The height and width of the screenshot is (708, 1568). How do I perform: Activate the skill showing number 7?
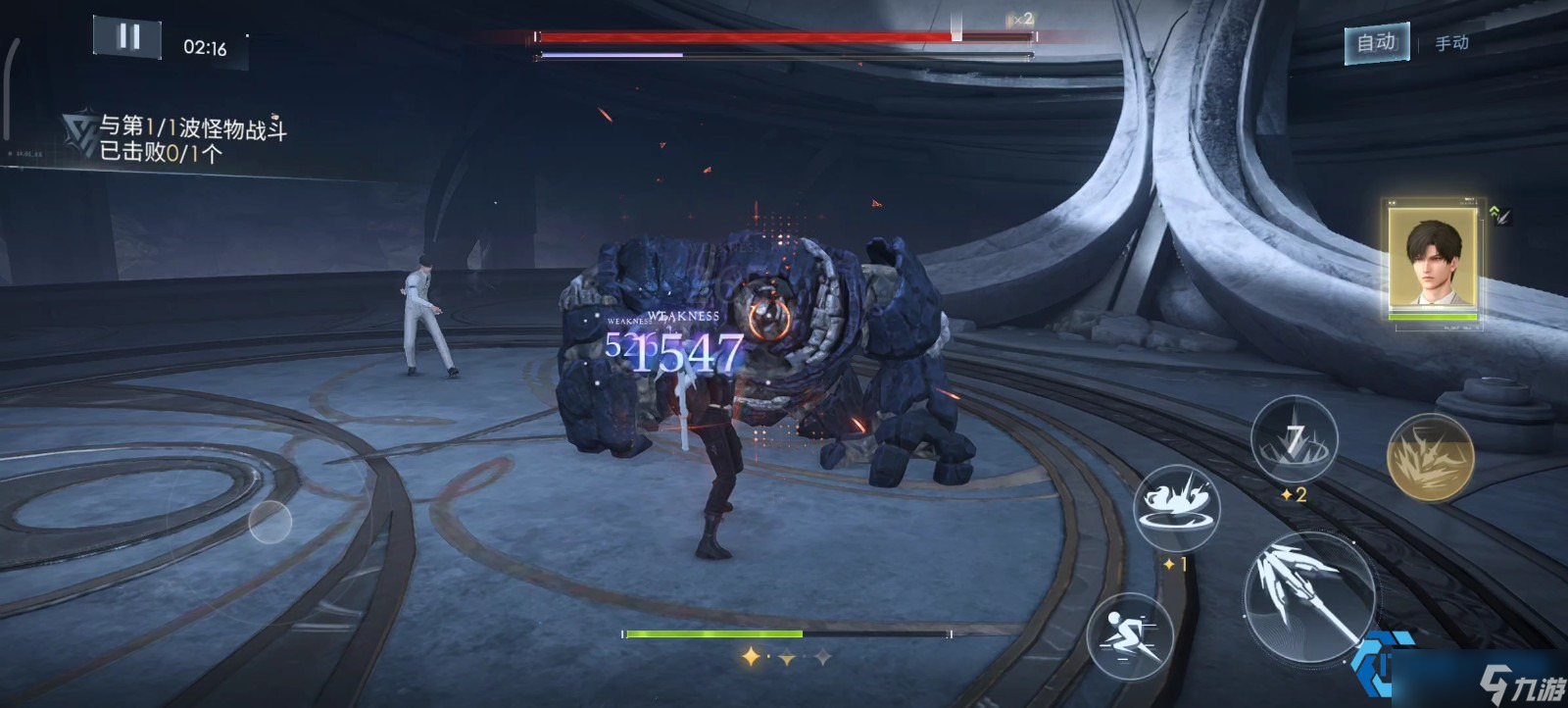tap(1295, 439)
